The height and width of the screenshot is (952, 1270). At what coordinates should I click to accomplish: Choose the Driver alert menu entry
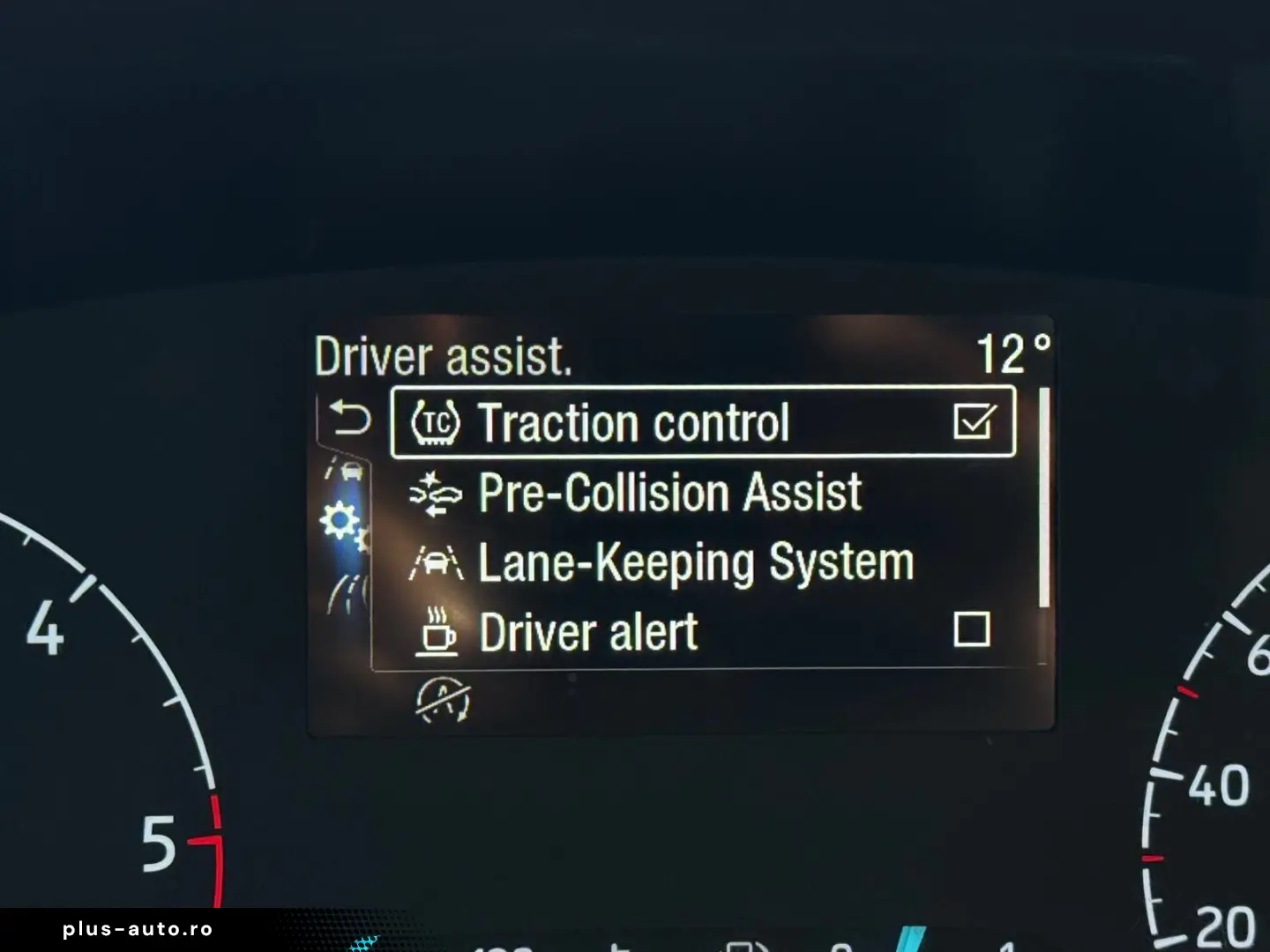(x=587, y=632)
